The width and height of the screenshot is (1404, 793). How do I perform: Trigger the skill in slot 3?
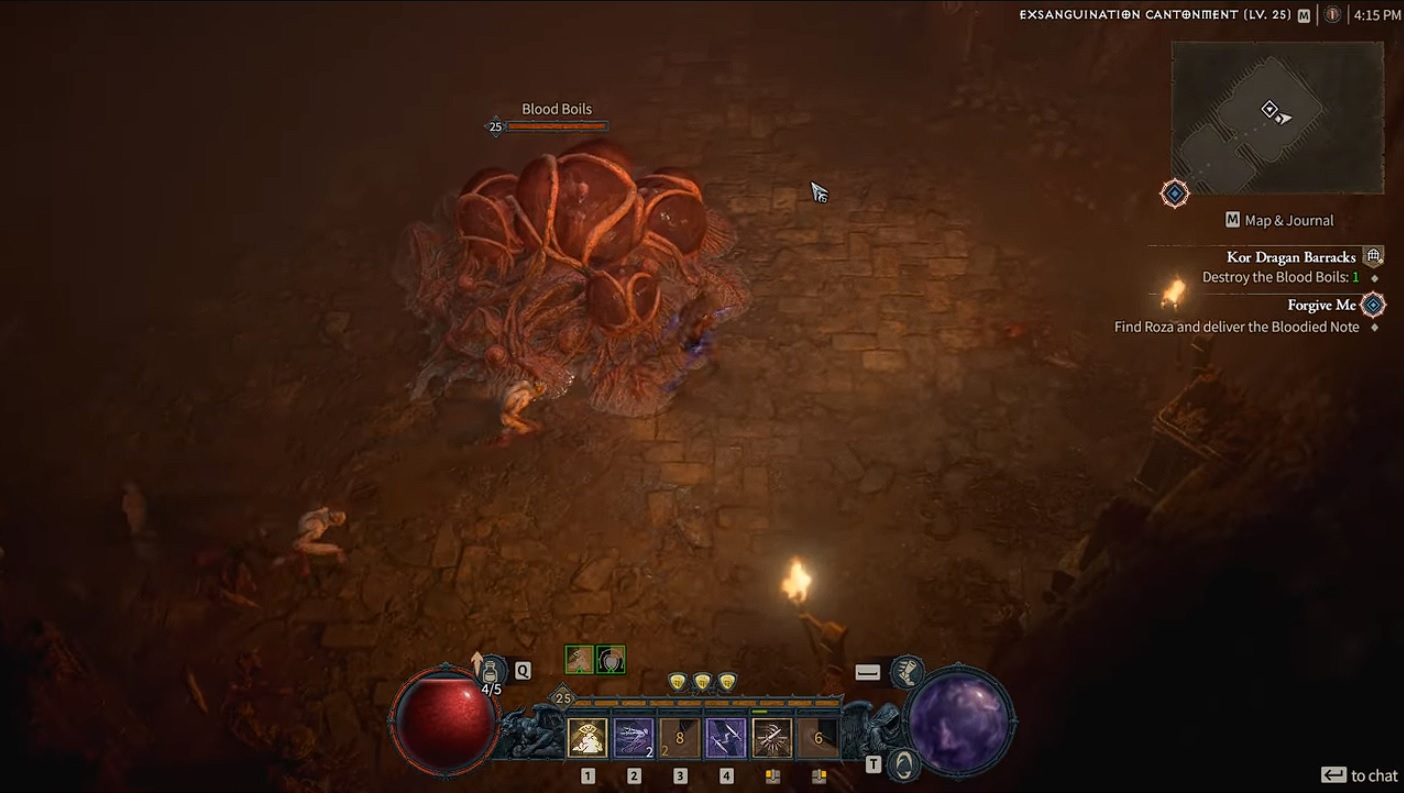click(x=679, y=736)
